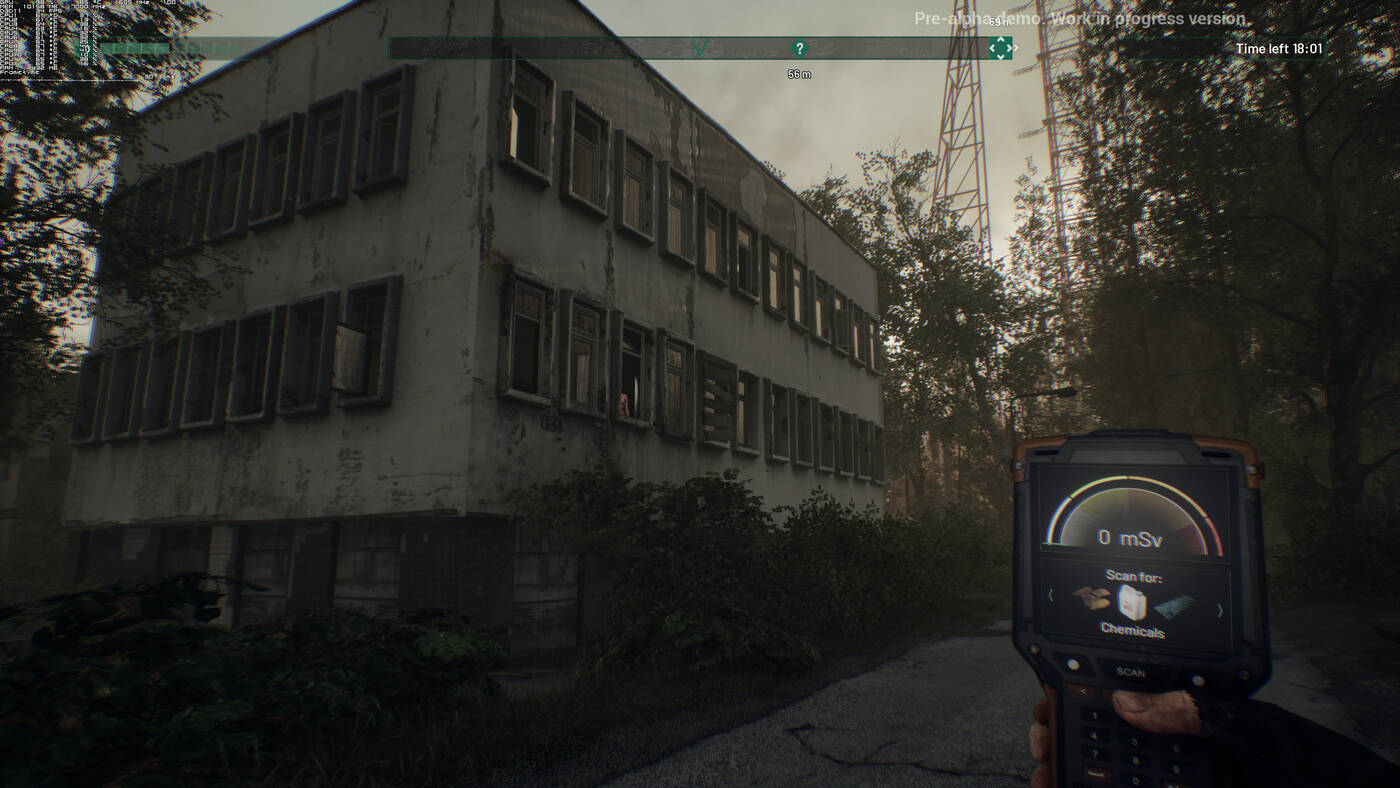
Task: Select the artifact scan icon on scanner screen
Action: tap(1089, 597)
